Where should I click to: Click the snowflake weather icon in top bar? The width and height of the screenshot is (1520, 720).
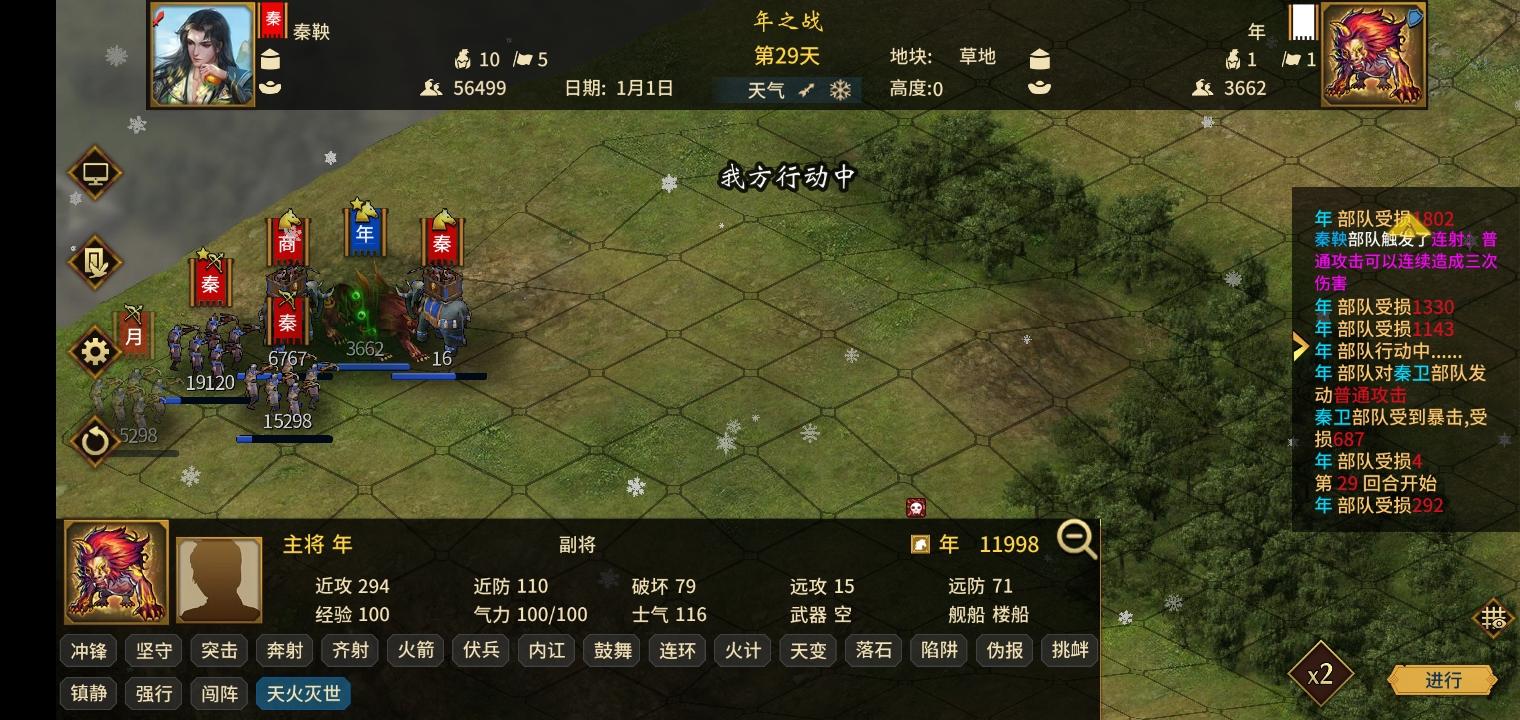click(x=841, y=90)
